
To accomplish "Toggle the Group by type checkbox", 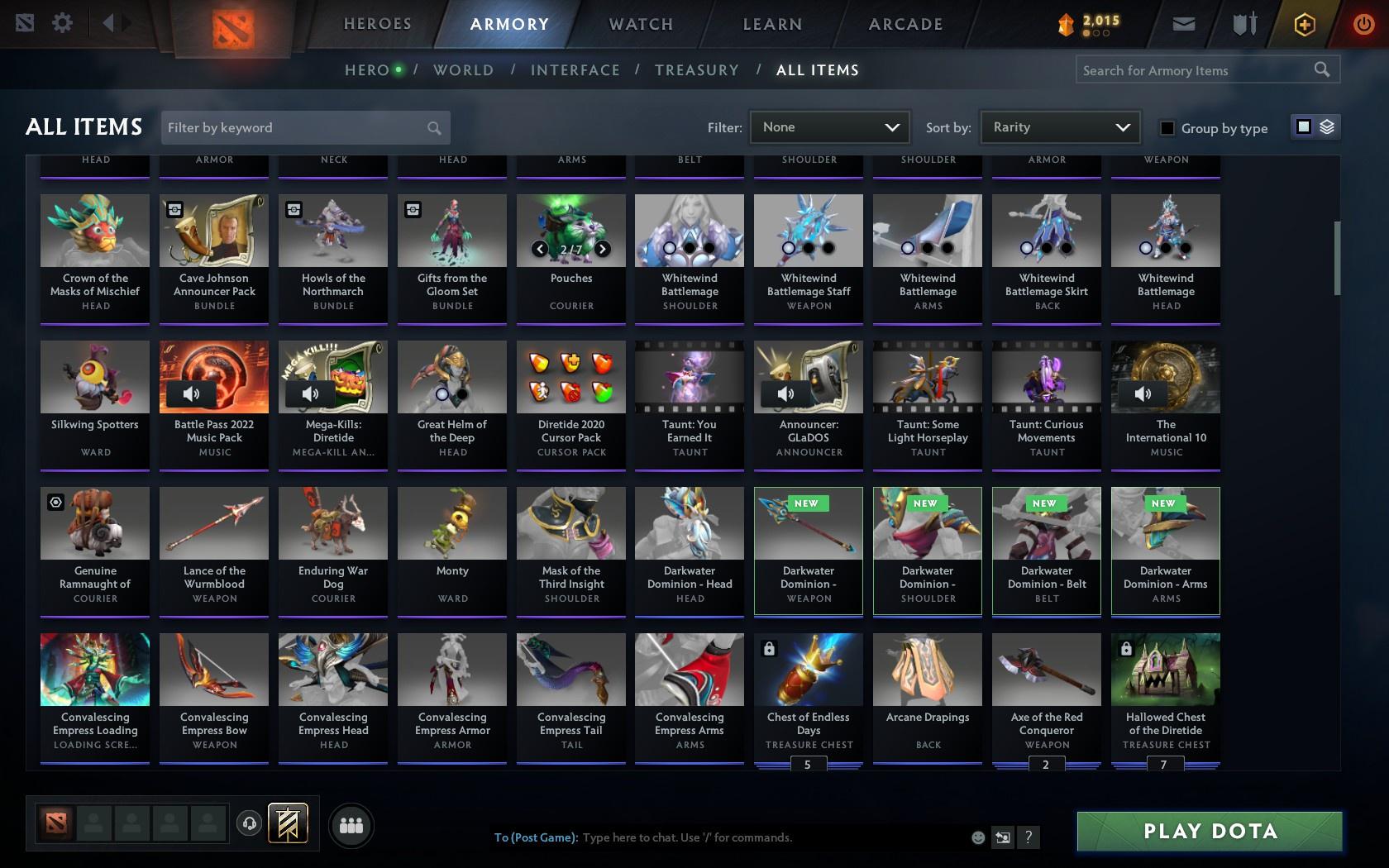I will tap(1166, 129).
